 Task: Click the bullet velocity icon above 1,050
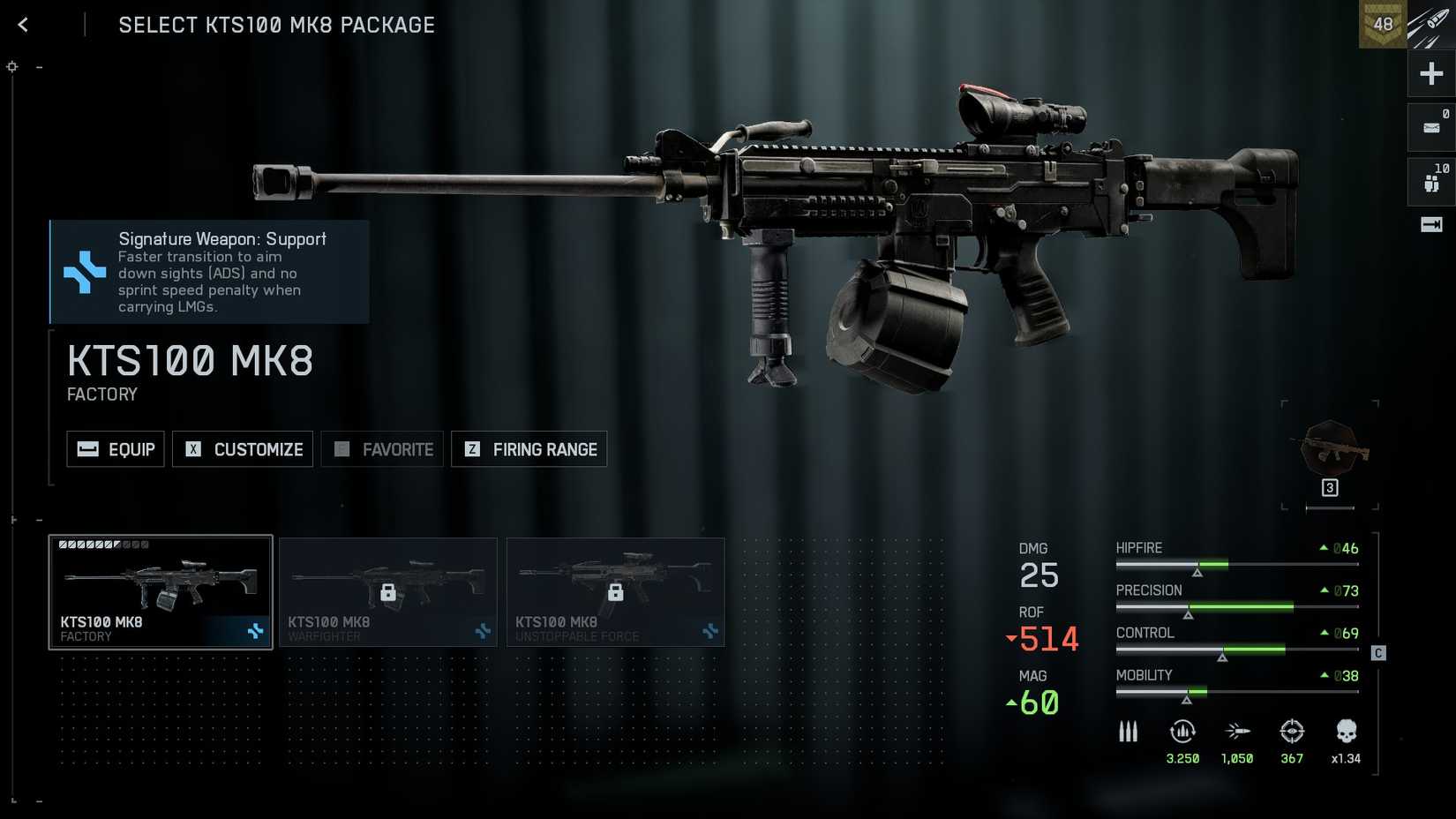point(1237,732)
